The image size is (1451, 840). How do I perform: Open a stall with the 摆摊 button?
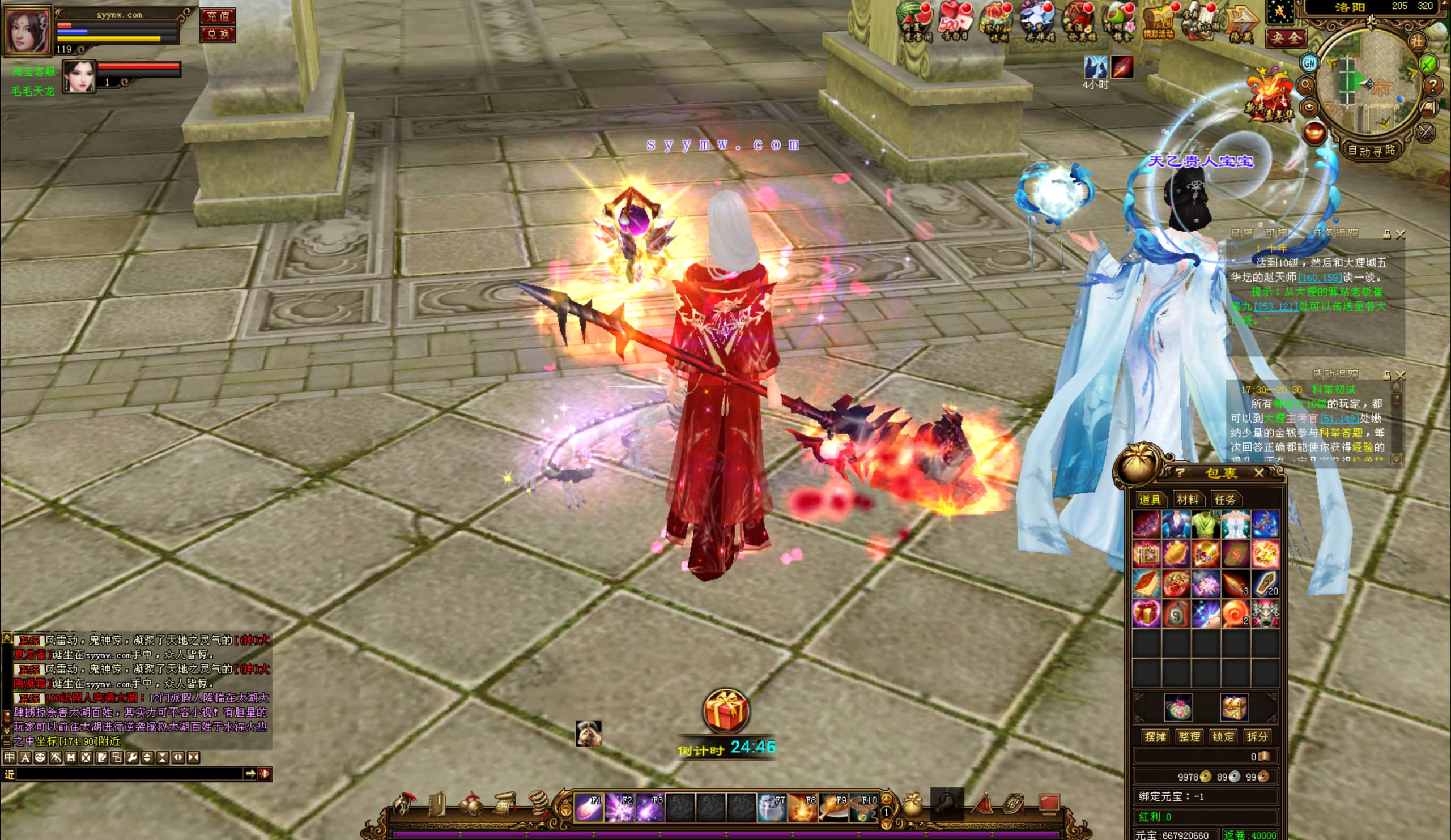1155,737
